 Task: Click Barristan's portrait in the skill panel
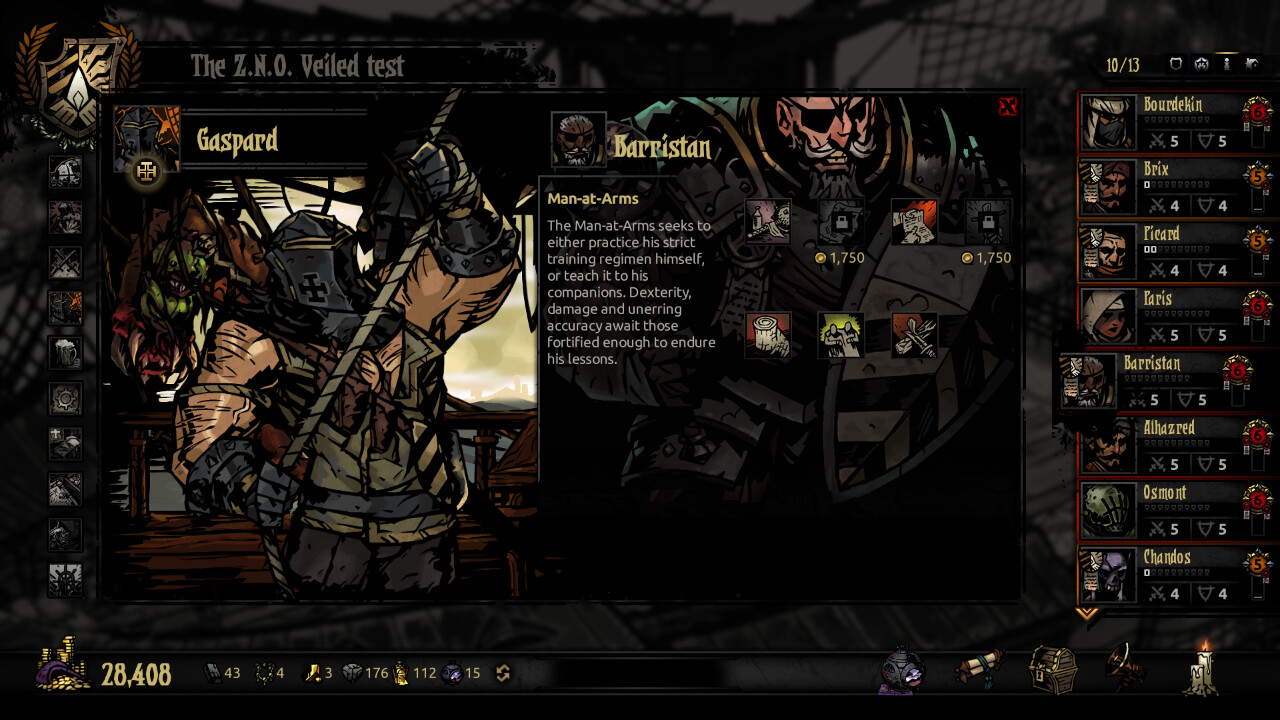click(x=578, y=140)
